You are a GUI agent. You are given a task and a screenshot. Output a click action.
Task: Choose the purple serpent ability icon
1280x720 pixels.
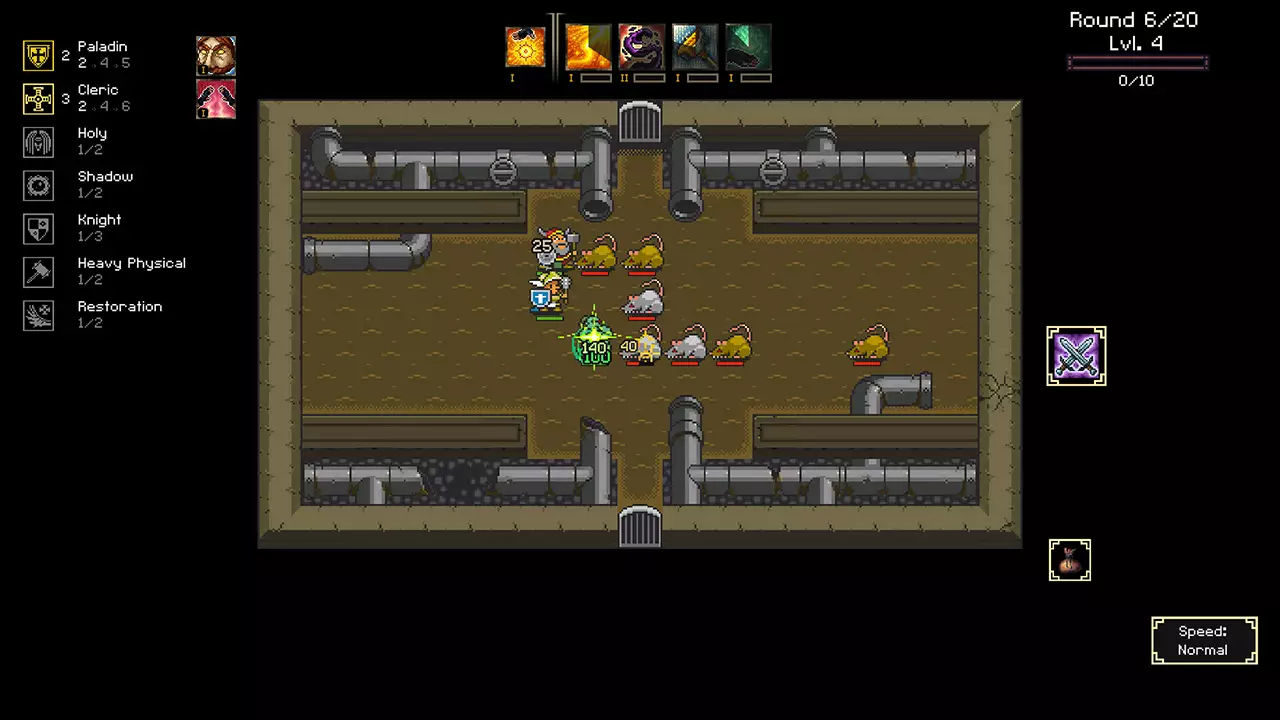pyautogui.click(x=641, y=47)
